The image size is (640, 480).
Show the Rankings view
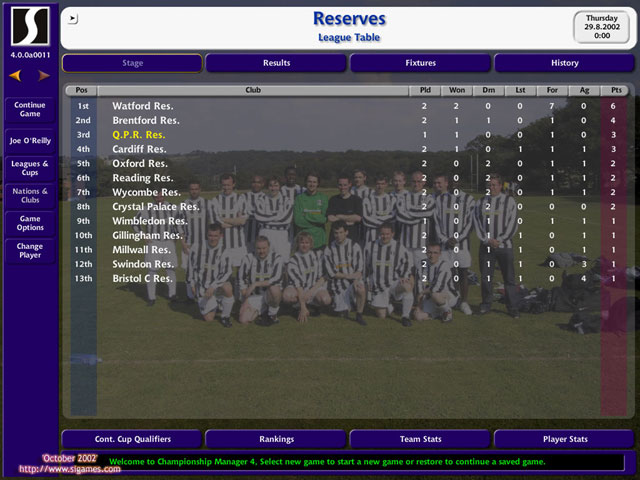pos(276,439)
